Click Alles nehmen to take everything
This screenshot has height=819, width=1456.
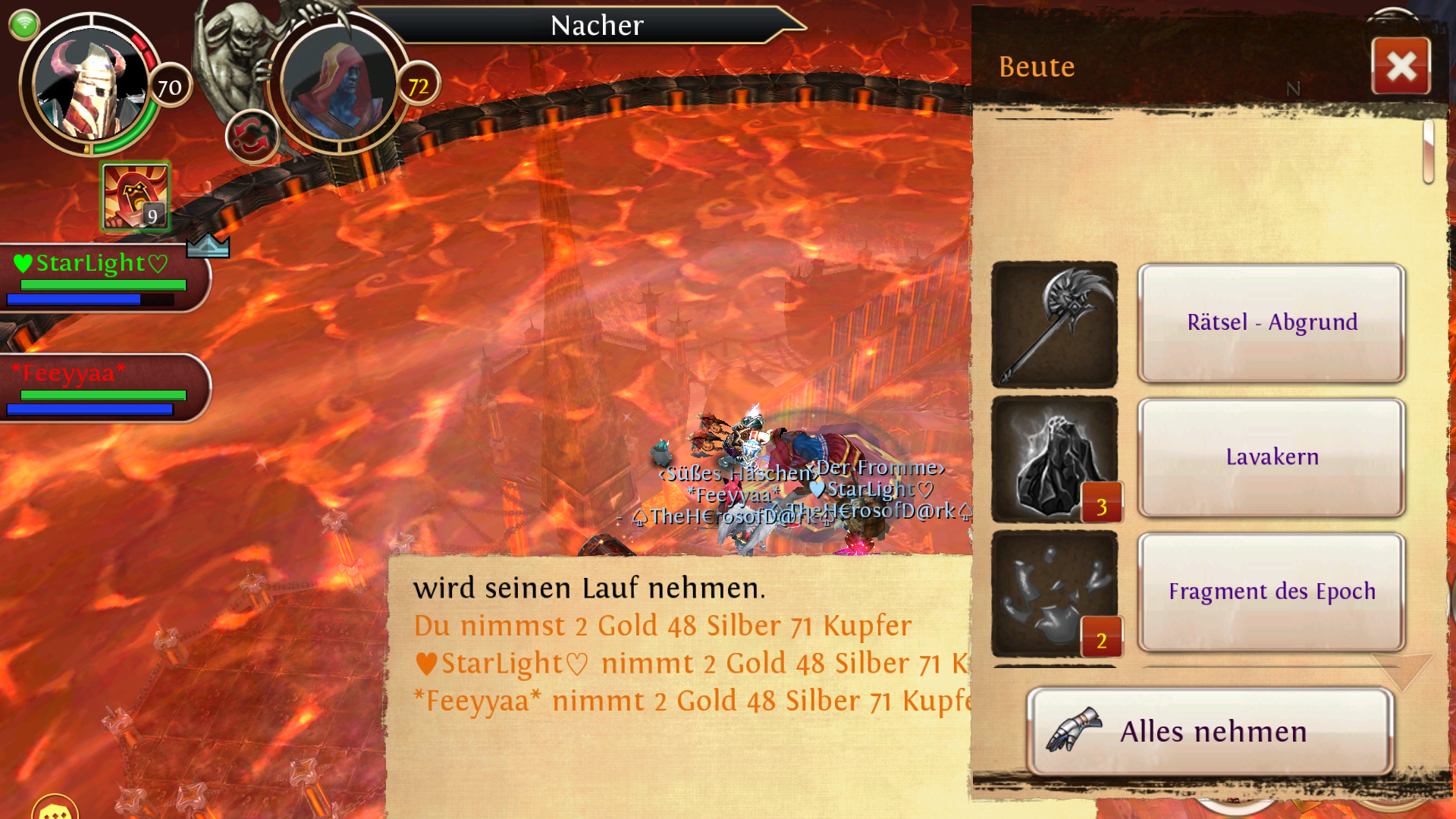[x=1210, y=732]
